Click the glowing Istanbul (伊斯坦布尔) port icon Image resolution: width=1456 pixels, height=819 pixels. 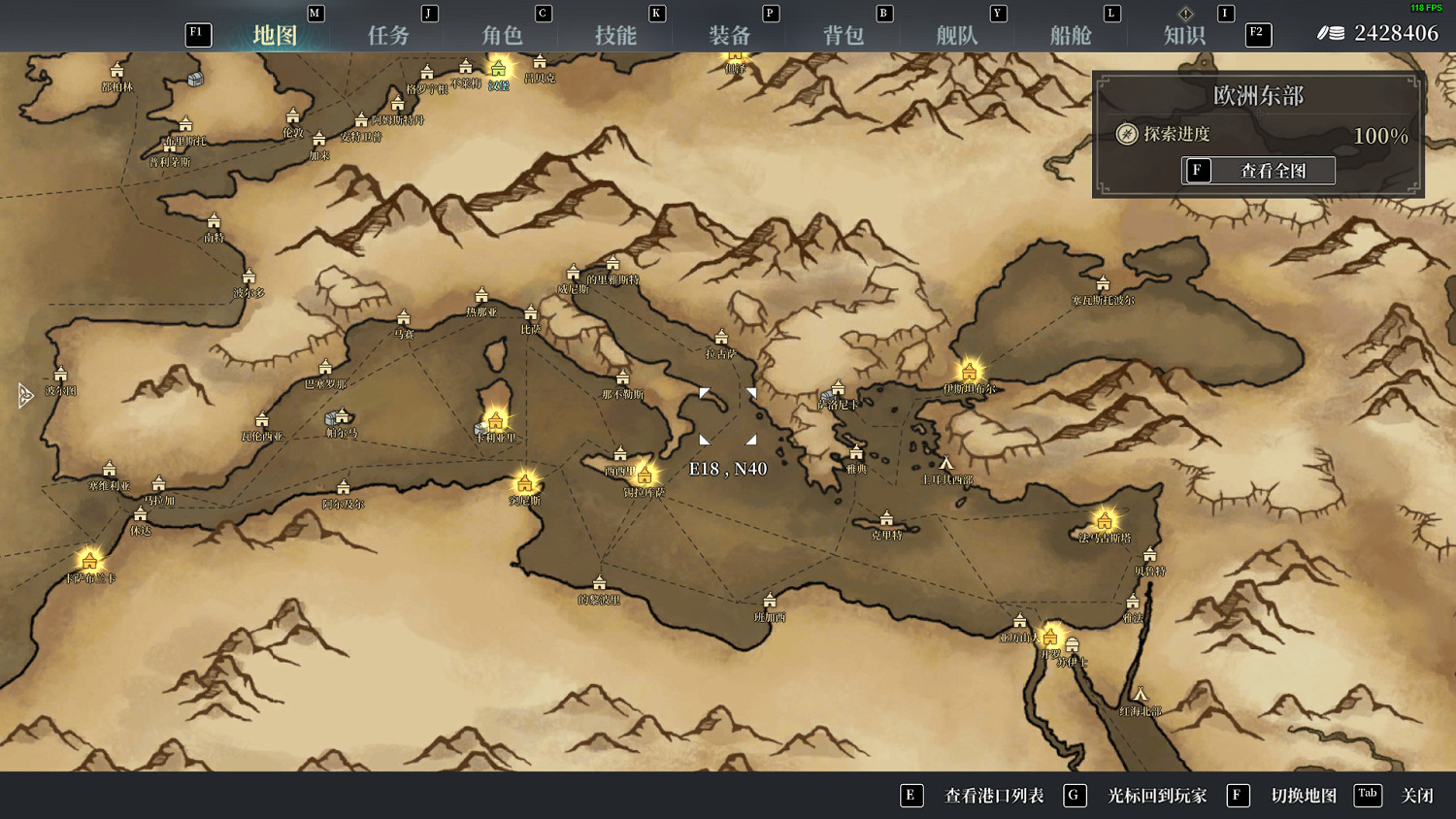coord(969,372)
